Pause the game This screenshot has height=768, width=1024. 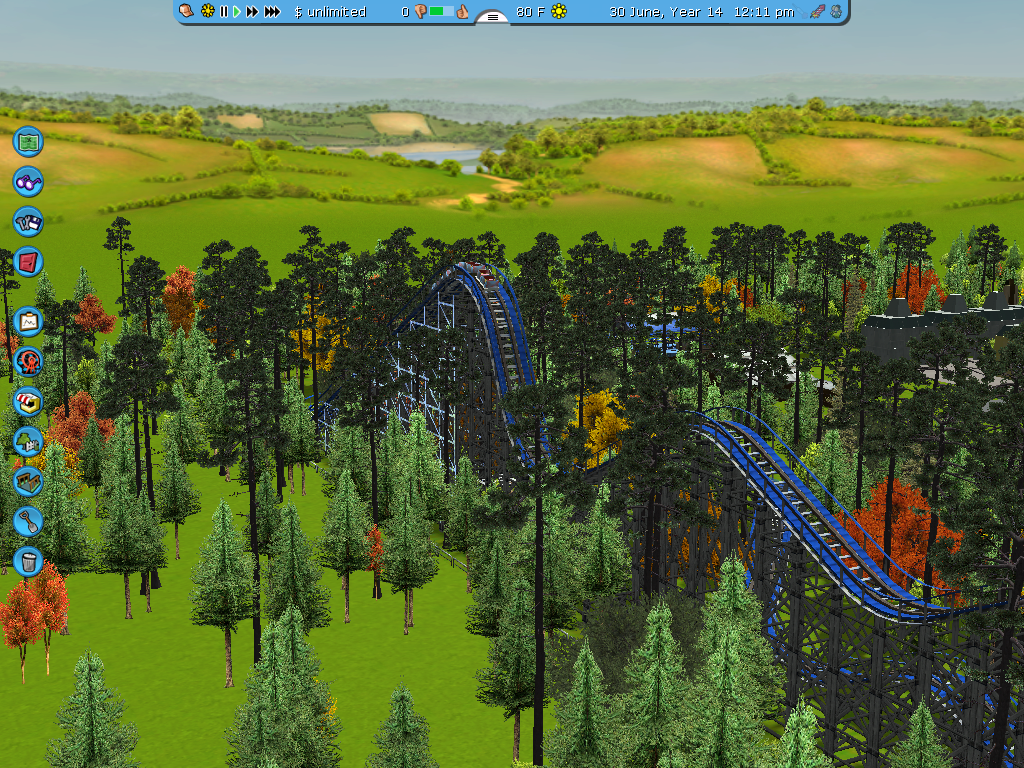pos(224,12)
